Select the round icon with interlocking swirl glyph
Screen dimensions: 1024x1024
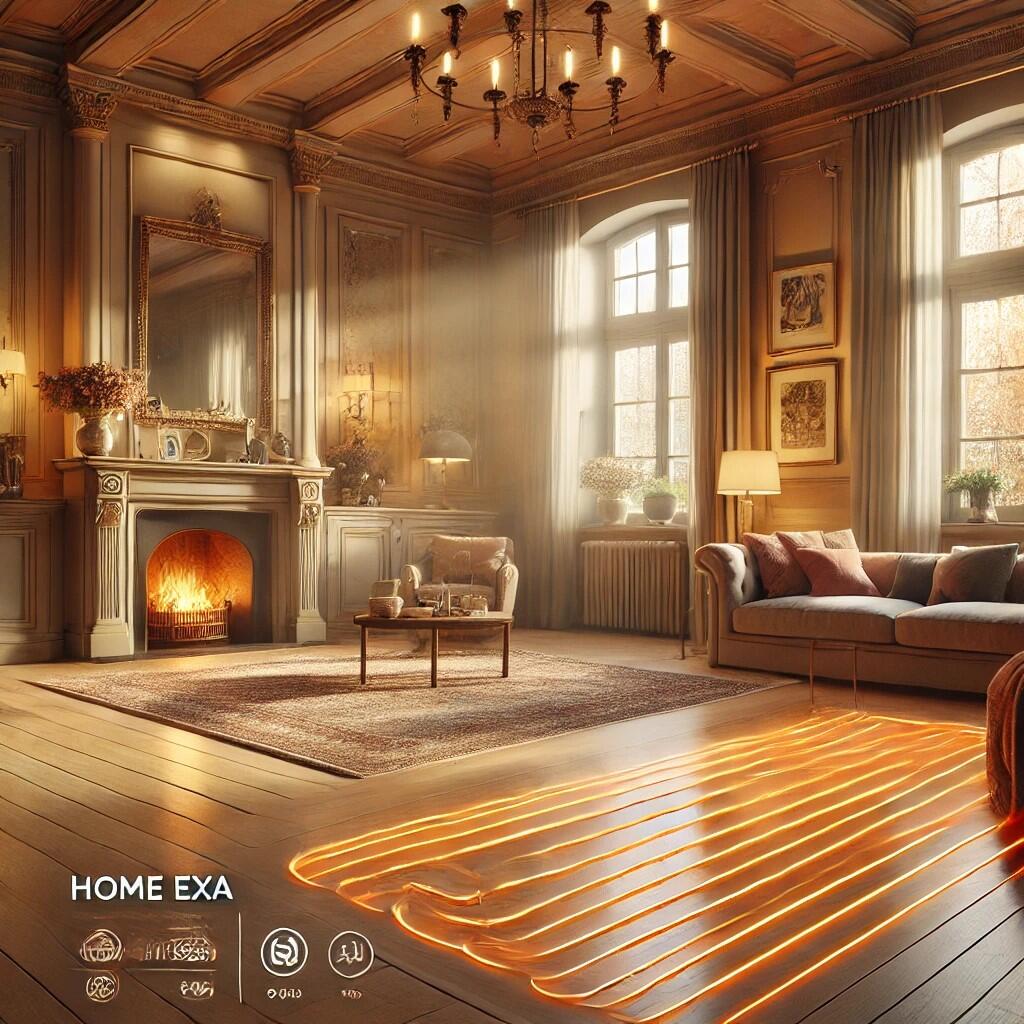click(284, 951)
